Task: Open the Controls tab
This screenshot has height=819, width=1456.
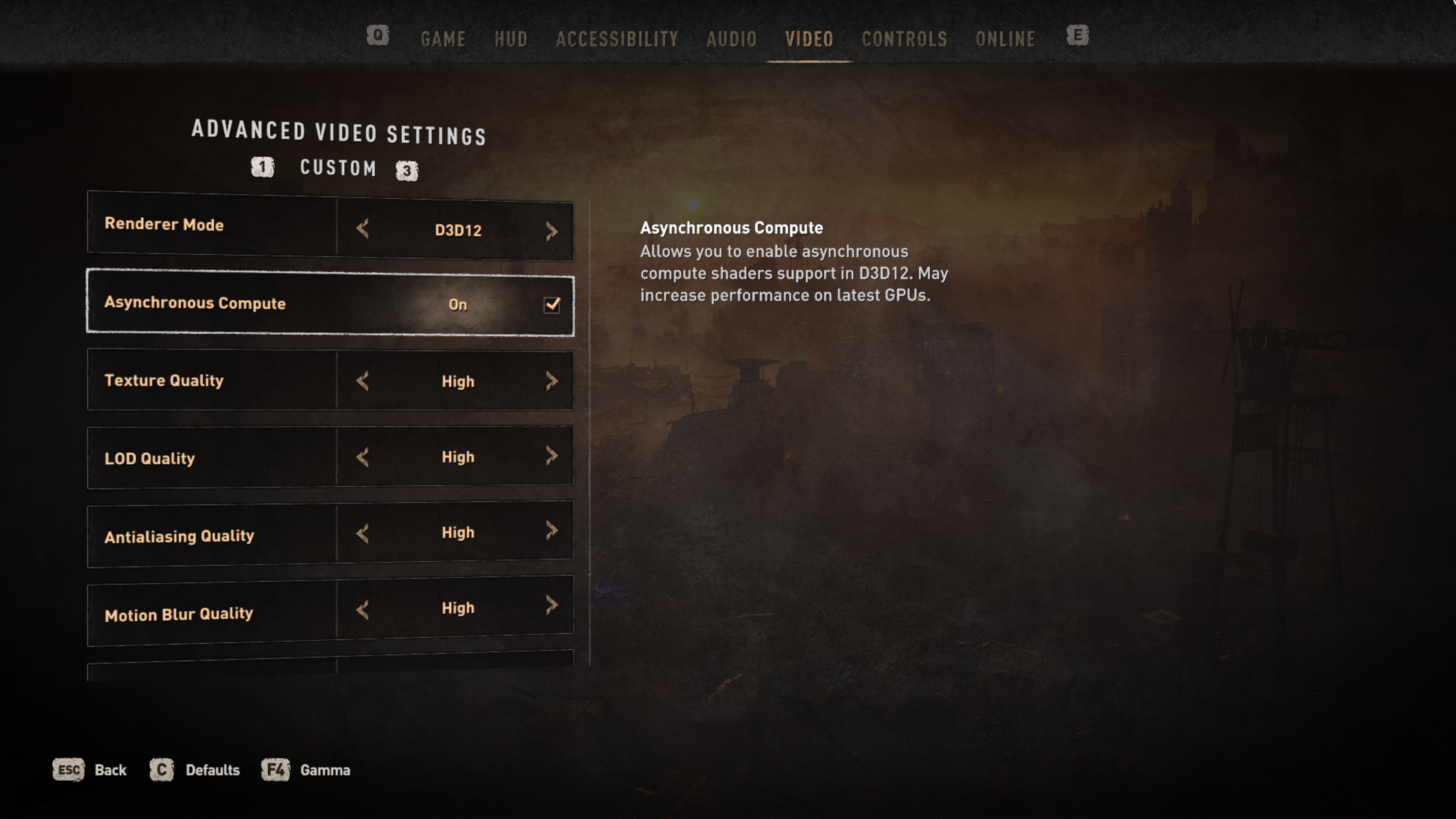Action: (904, 39)
